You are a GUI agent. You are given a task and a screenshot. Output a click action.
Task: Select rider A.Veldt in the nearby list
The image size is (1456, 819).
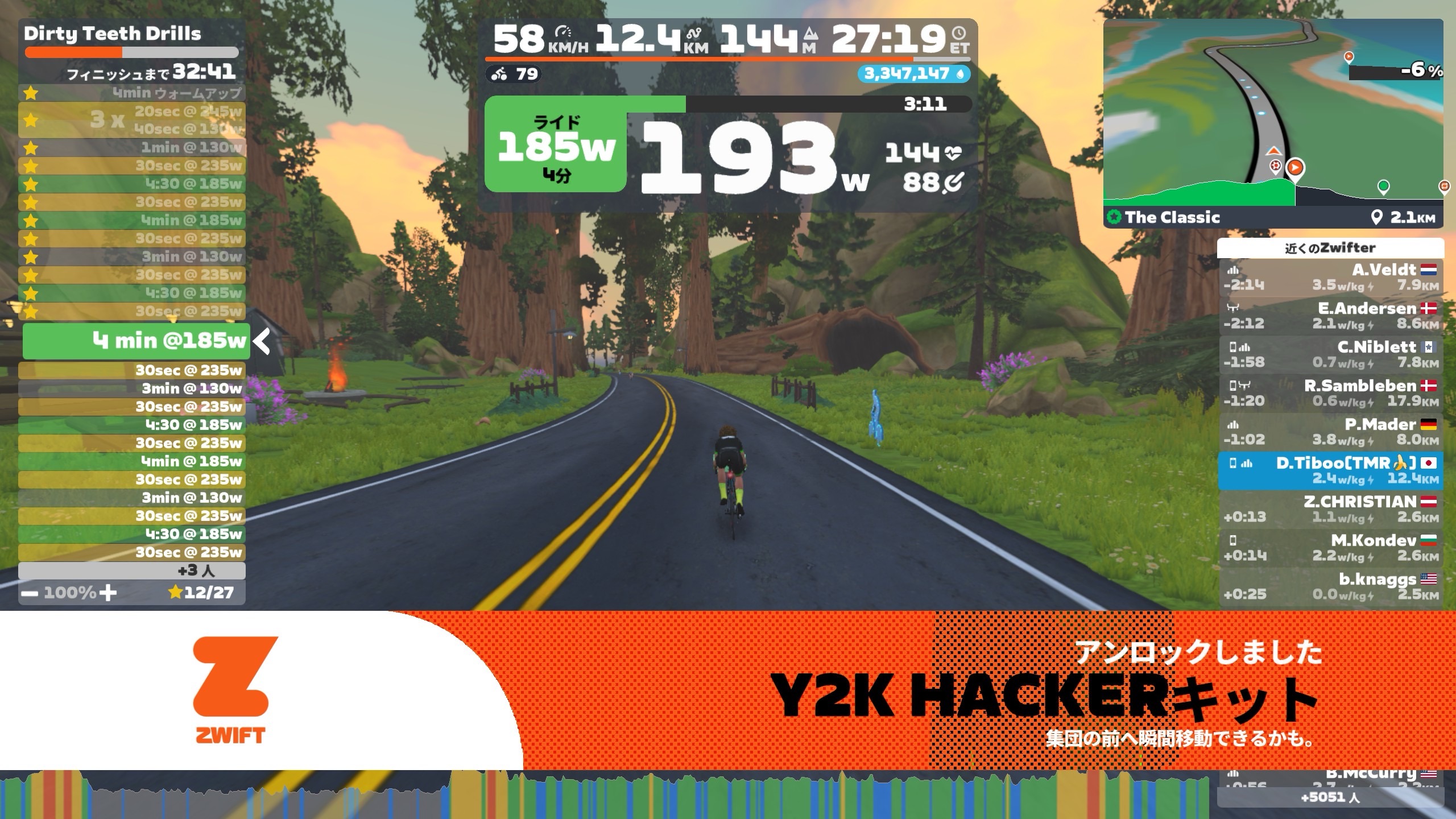pos(1330,278)
